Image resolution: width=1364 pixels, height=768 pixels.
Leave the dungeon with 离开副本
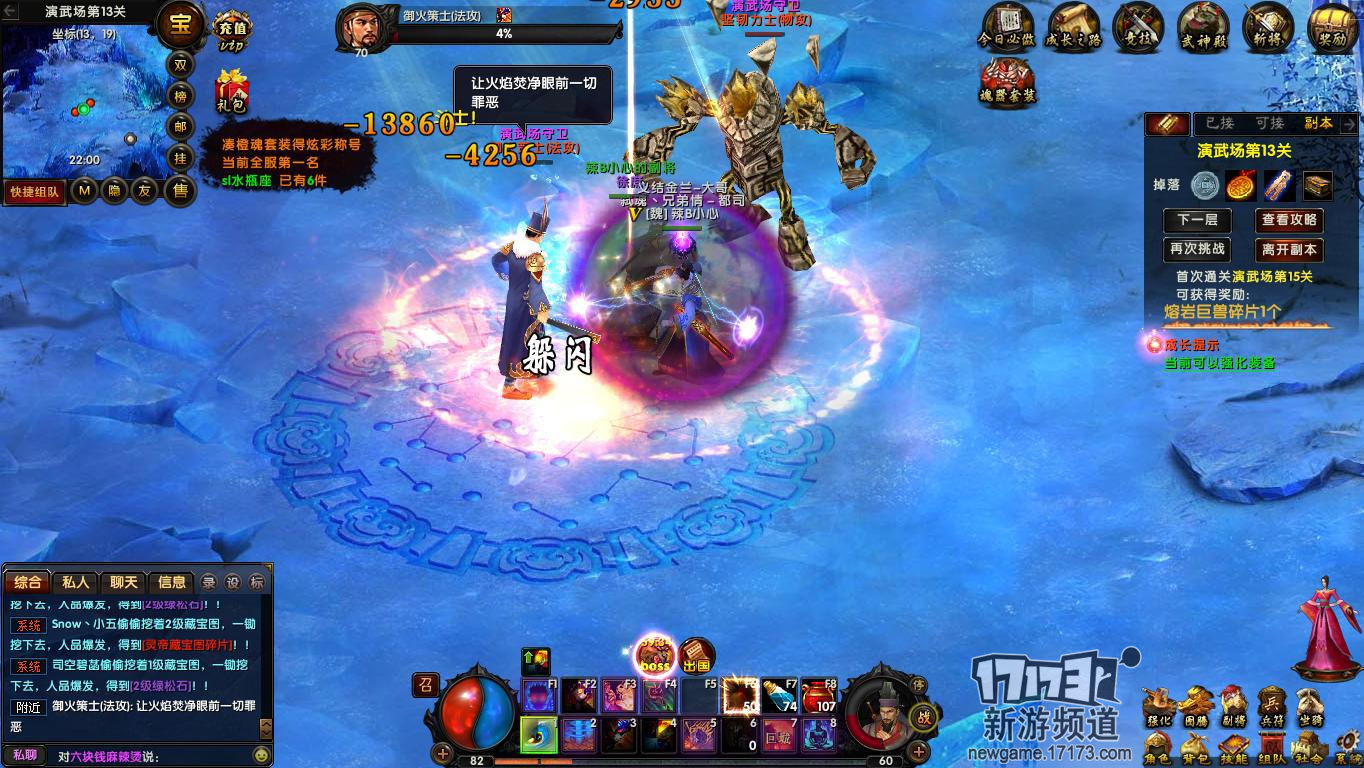click(x=1289, y=249)
